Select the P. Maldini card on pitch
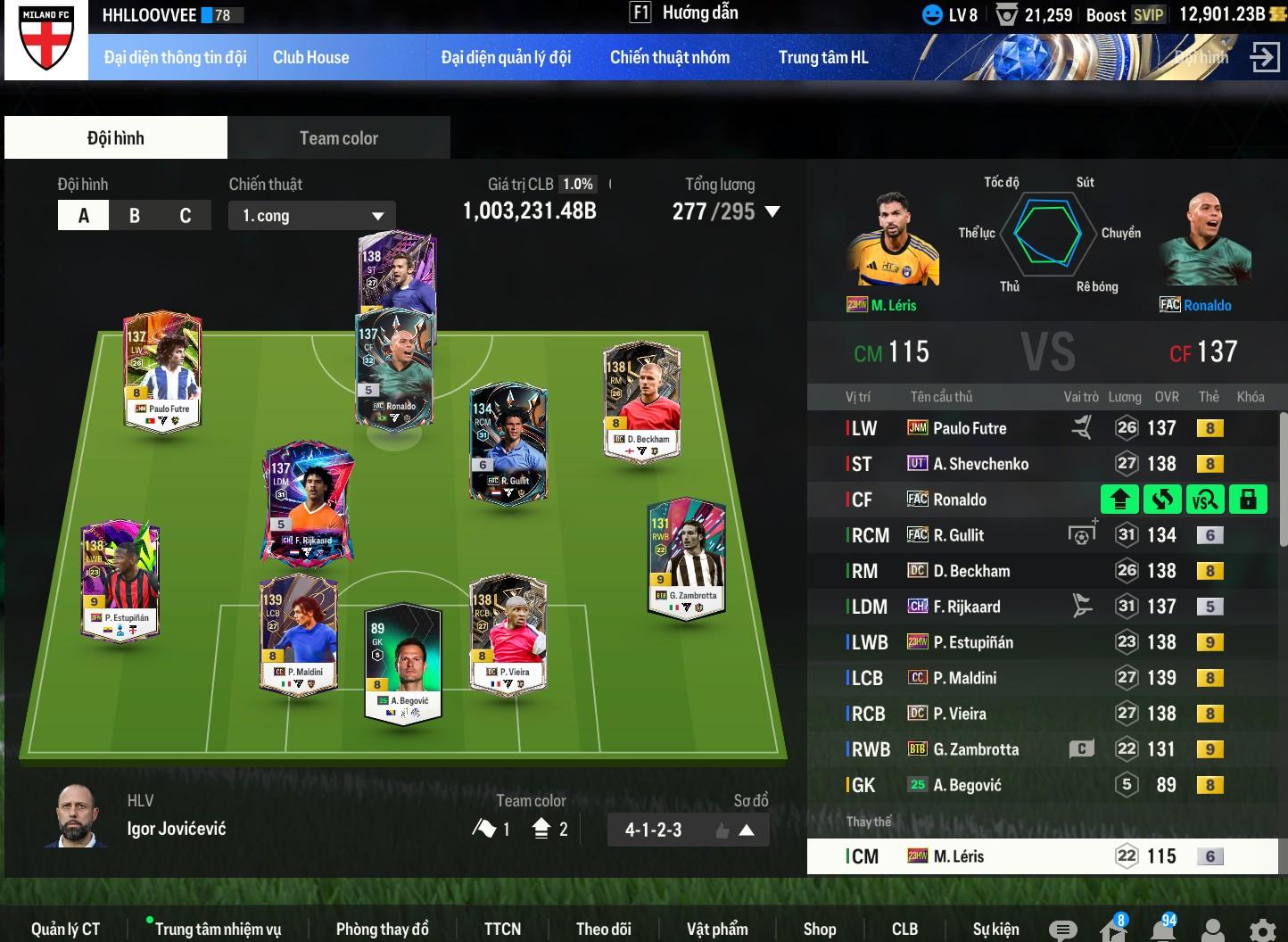Viewport: 1288px width, 942px height. click(299, 635)
